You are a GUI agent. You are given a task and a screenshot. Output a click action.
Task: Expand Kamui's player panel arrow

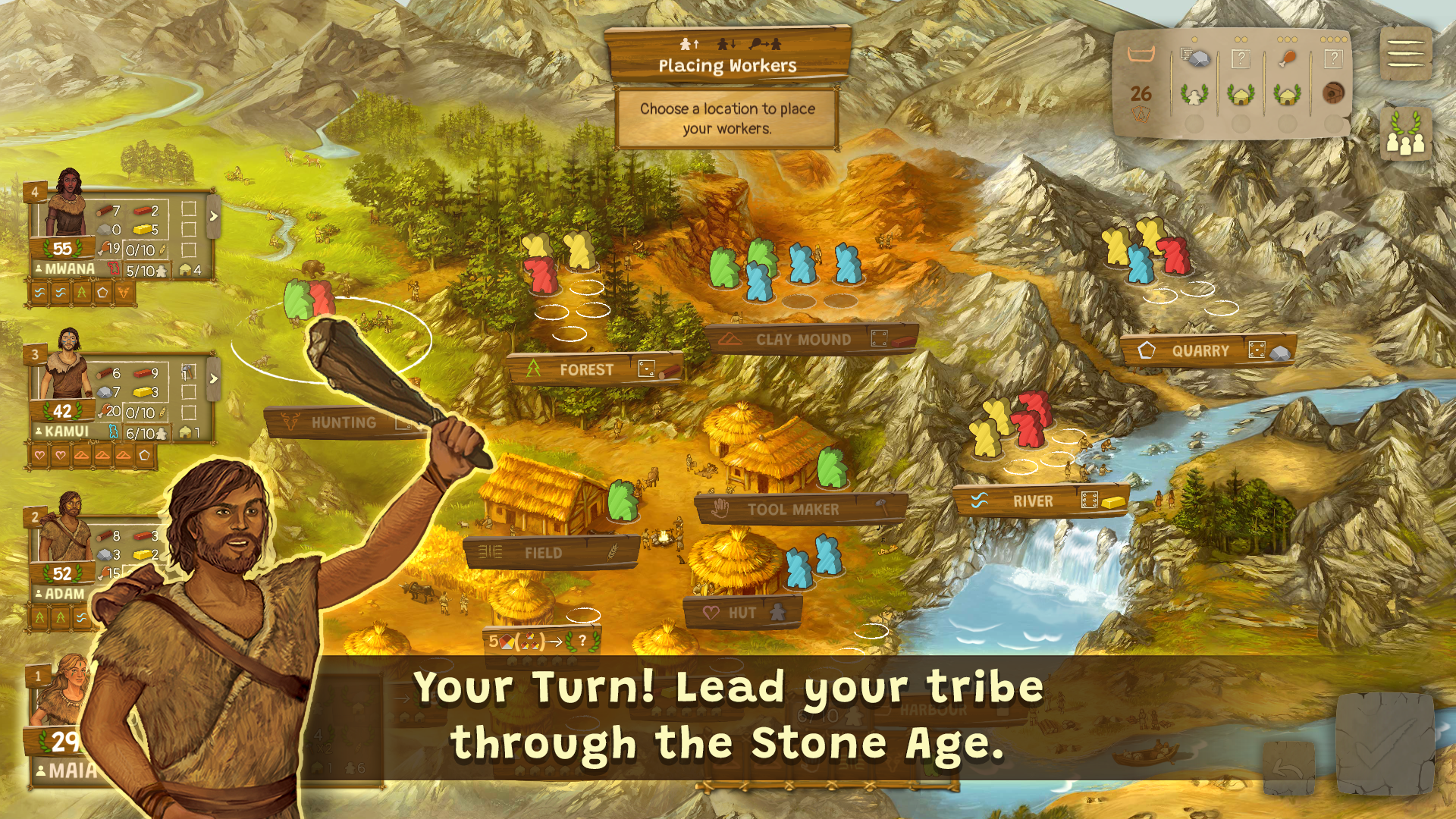point(214,378)
